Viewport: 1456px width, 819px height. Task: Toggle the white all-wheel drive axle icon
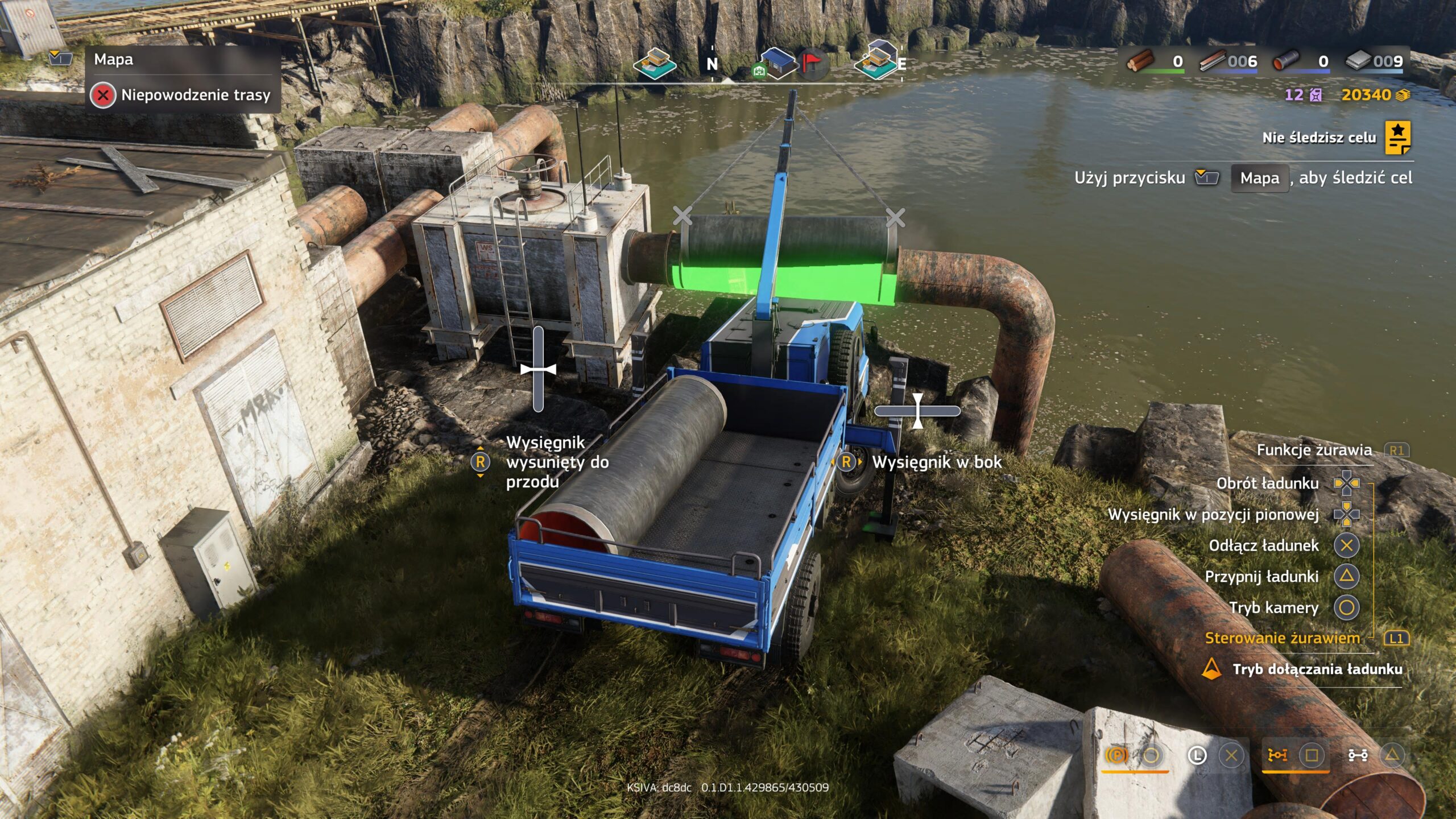coord(1358,755)
